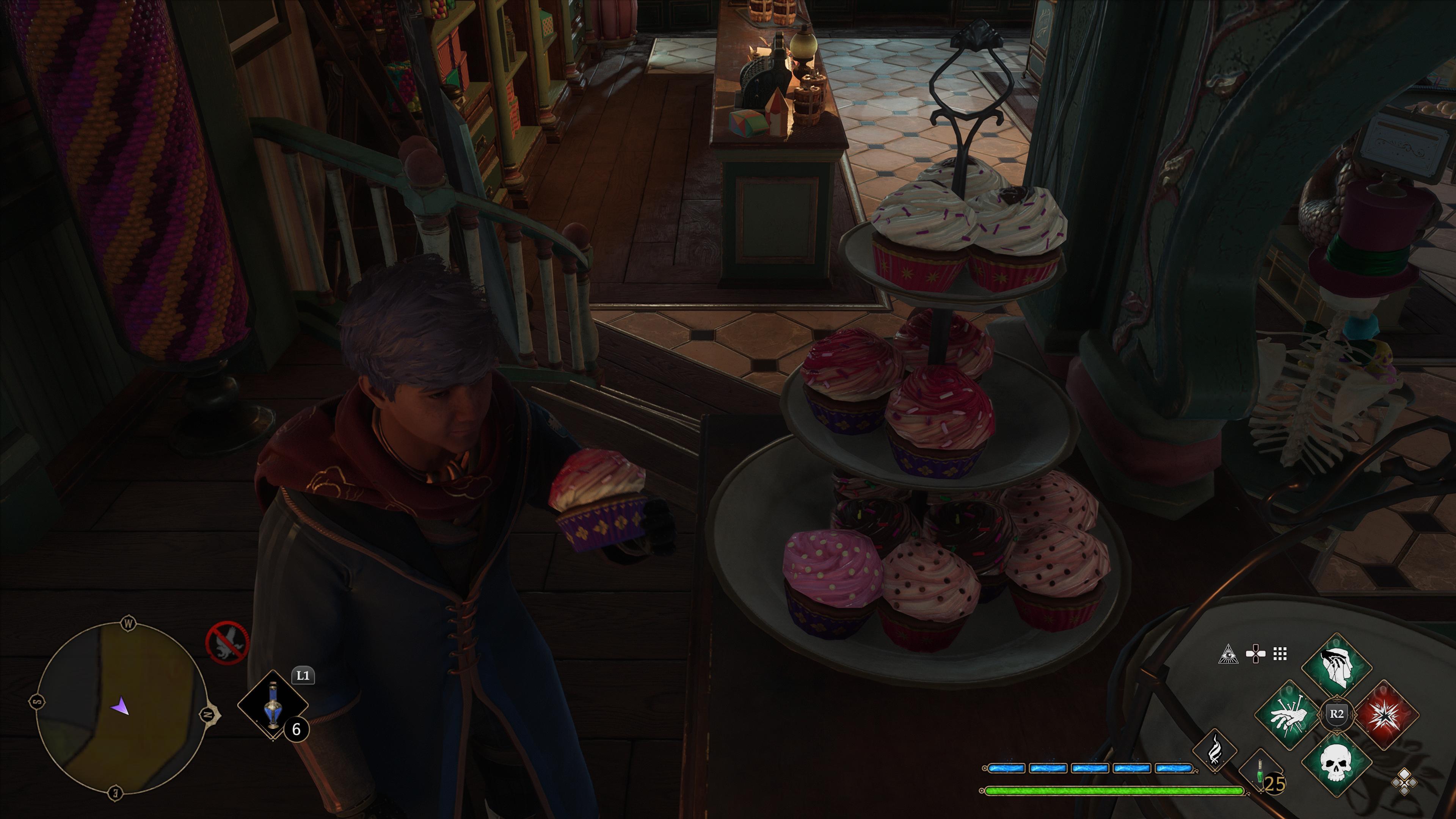Cast the Imperio head-and-hand spell
Image resolution: width=1456 pixels, height=819 pixels.
pos(1337,668)
